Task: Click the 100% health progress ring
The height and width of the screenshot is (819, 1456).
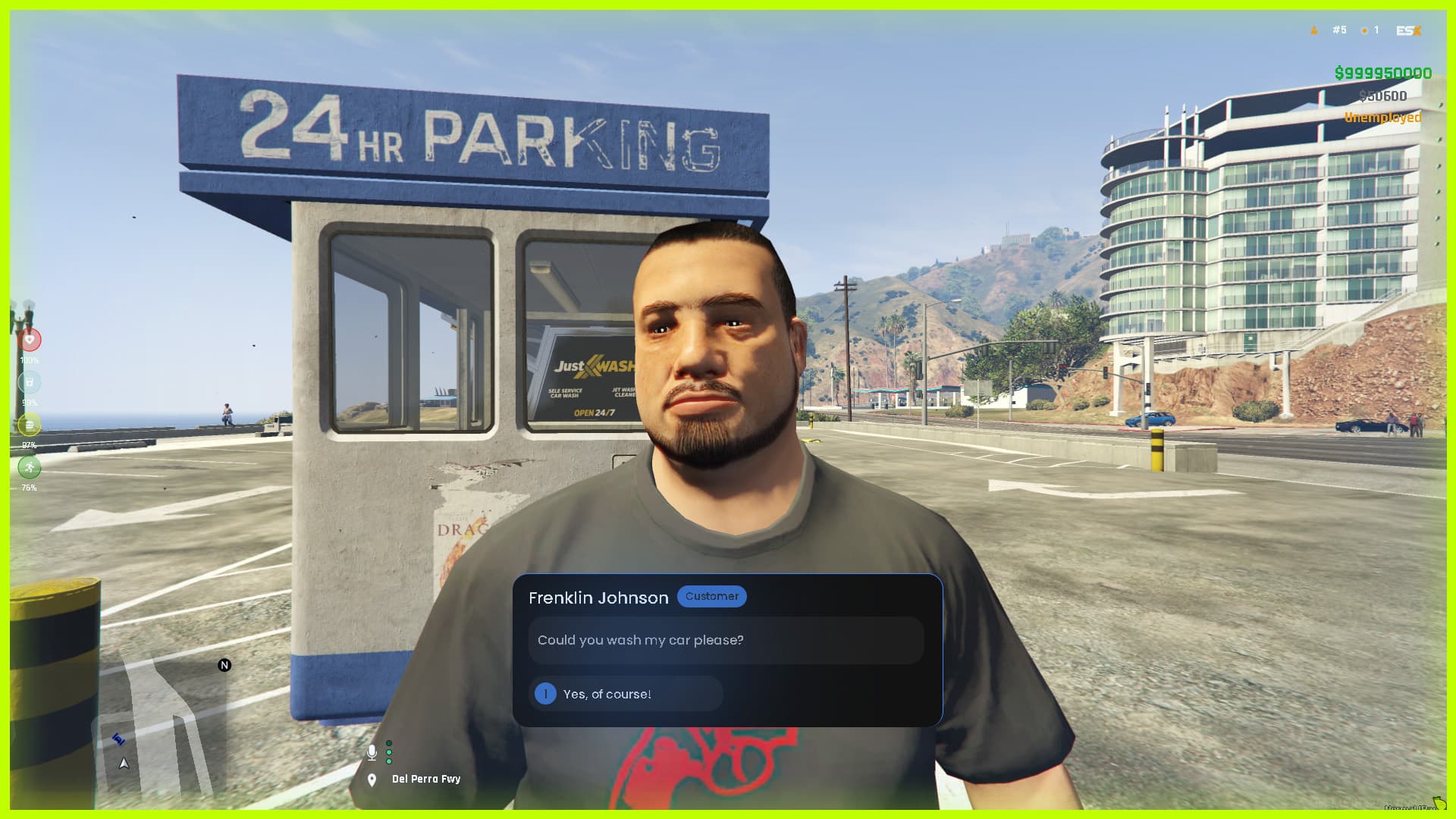Action: tap(30, 340)
